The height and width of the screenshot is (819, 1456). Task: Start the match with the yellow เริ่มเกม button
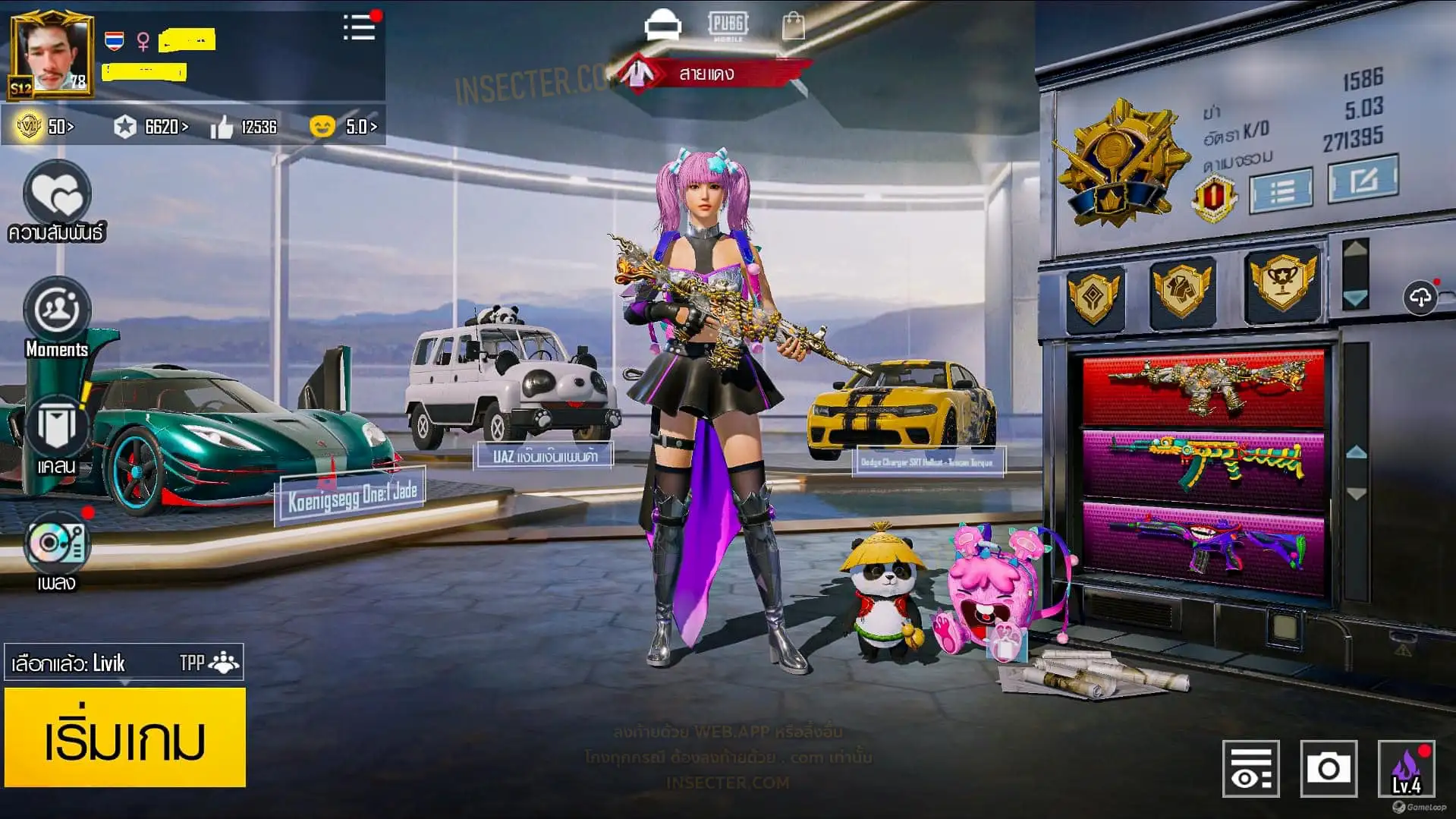pos(125,737)
